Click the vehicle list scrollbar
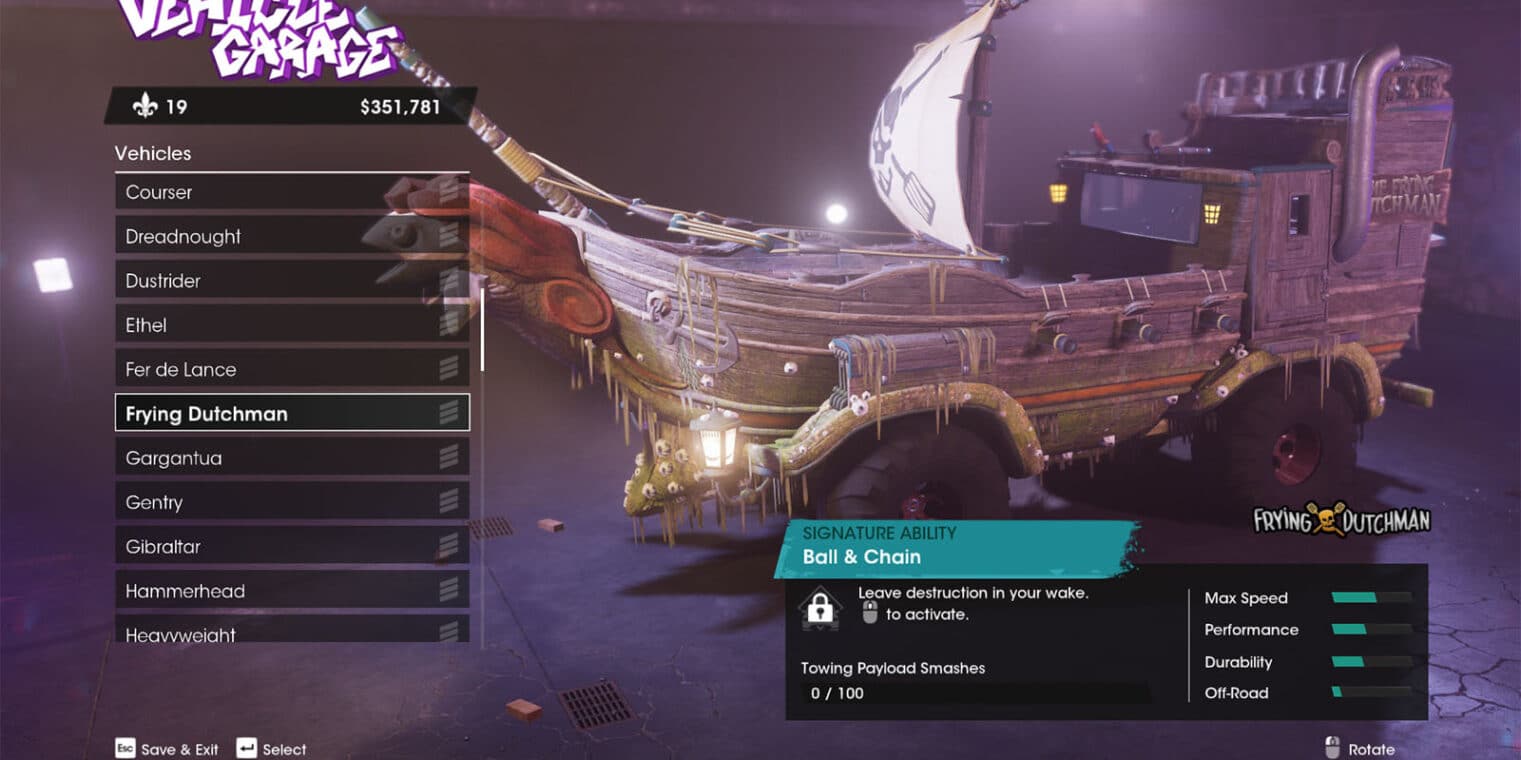This screenshot has height=760, width=1521. pyautogui.click(x=482, y=330)
